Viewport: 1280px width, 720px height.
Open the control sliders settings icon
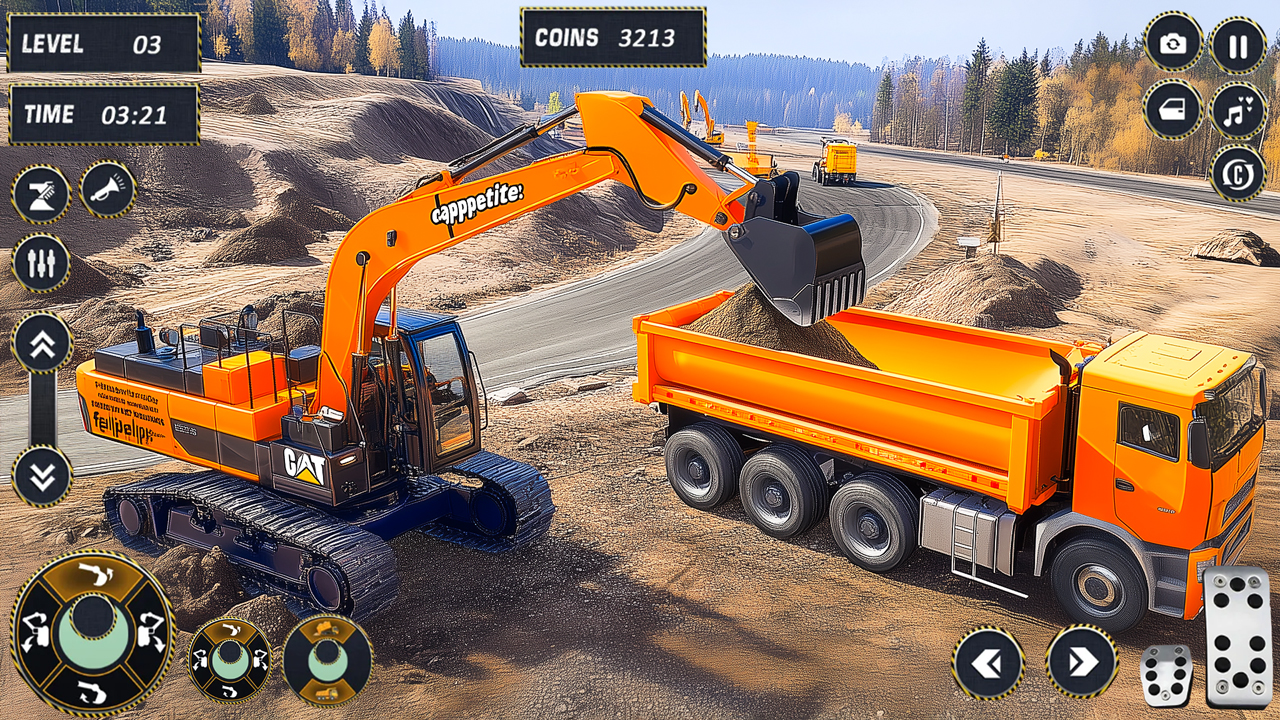point(41,262)
